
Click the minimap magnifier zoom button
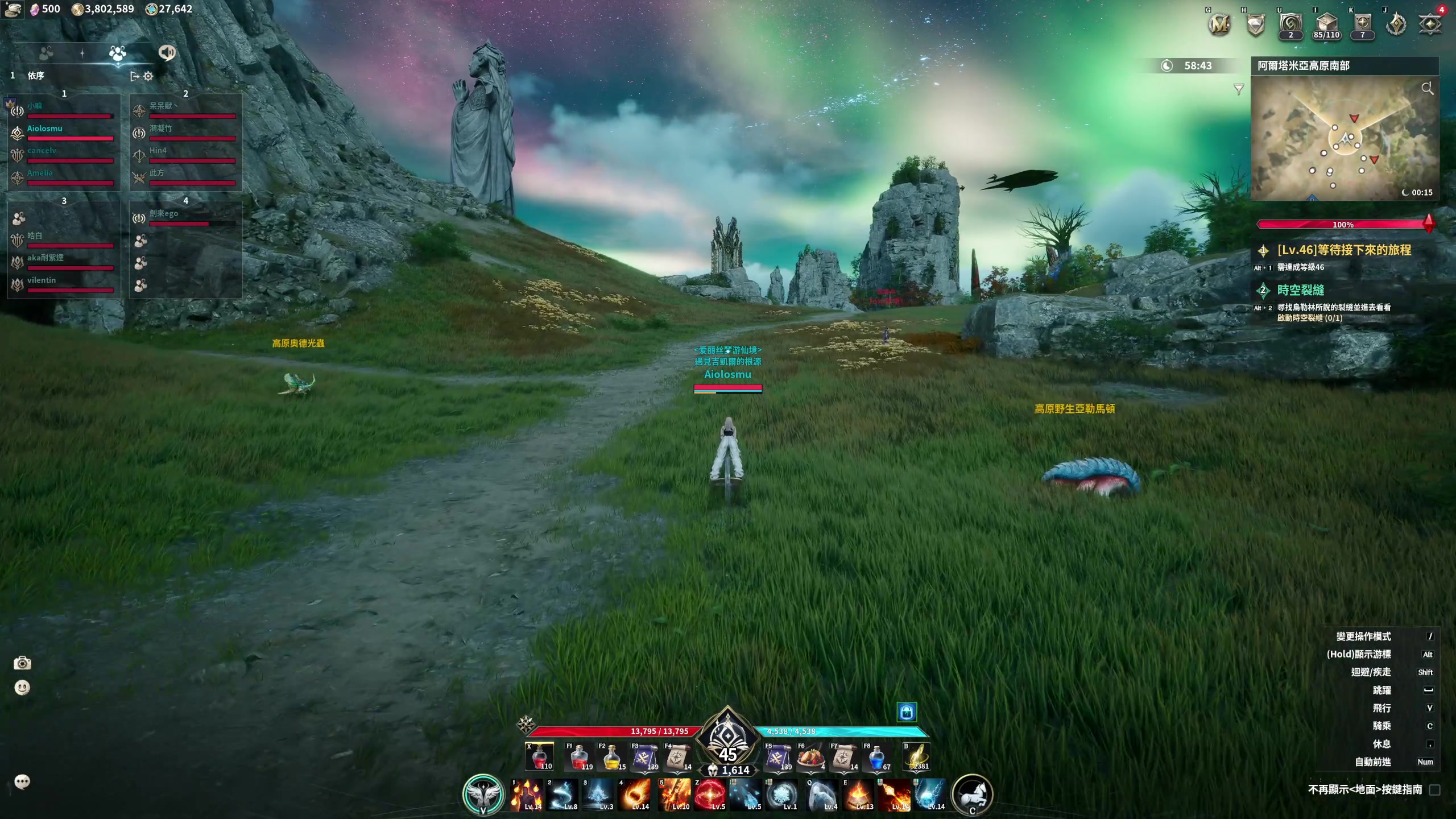pos(1427,88)
